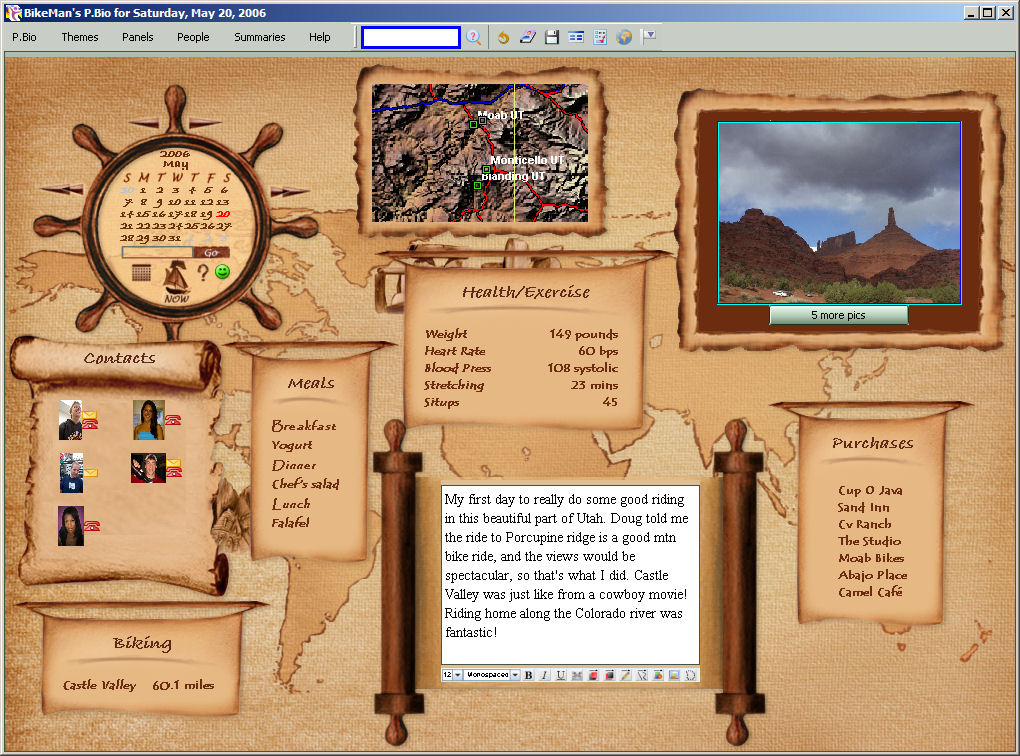Open the font size dropdown
This screenshot has height=756, width=1020.
pyautogui.click(x=458, y=675)
